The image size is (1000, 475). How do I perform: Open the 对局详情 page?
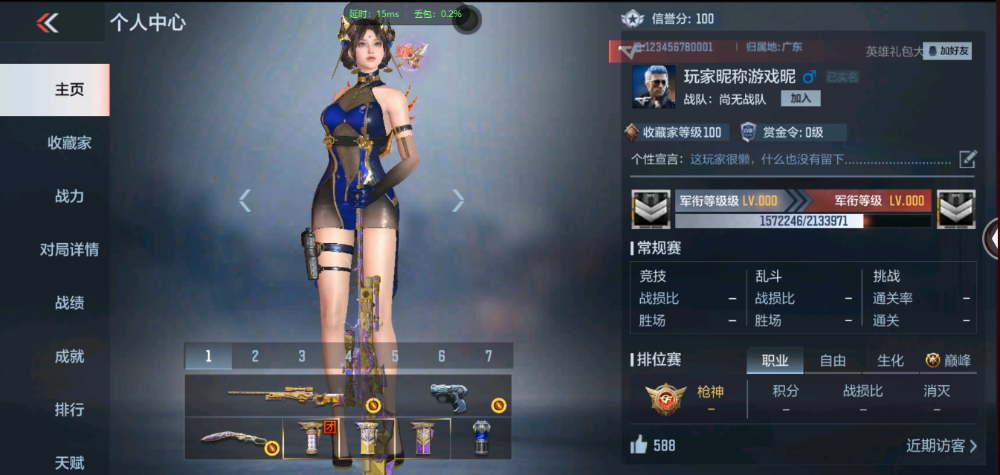pyautogui.click(x=69, y=249)
